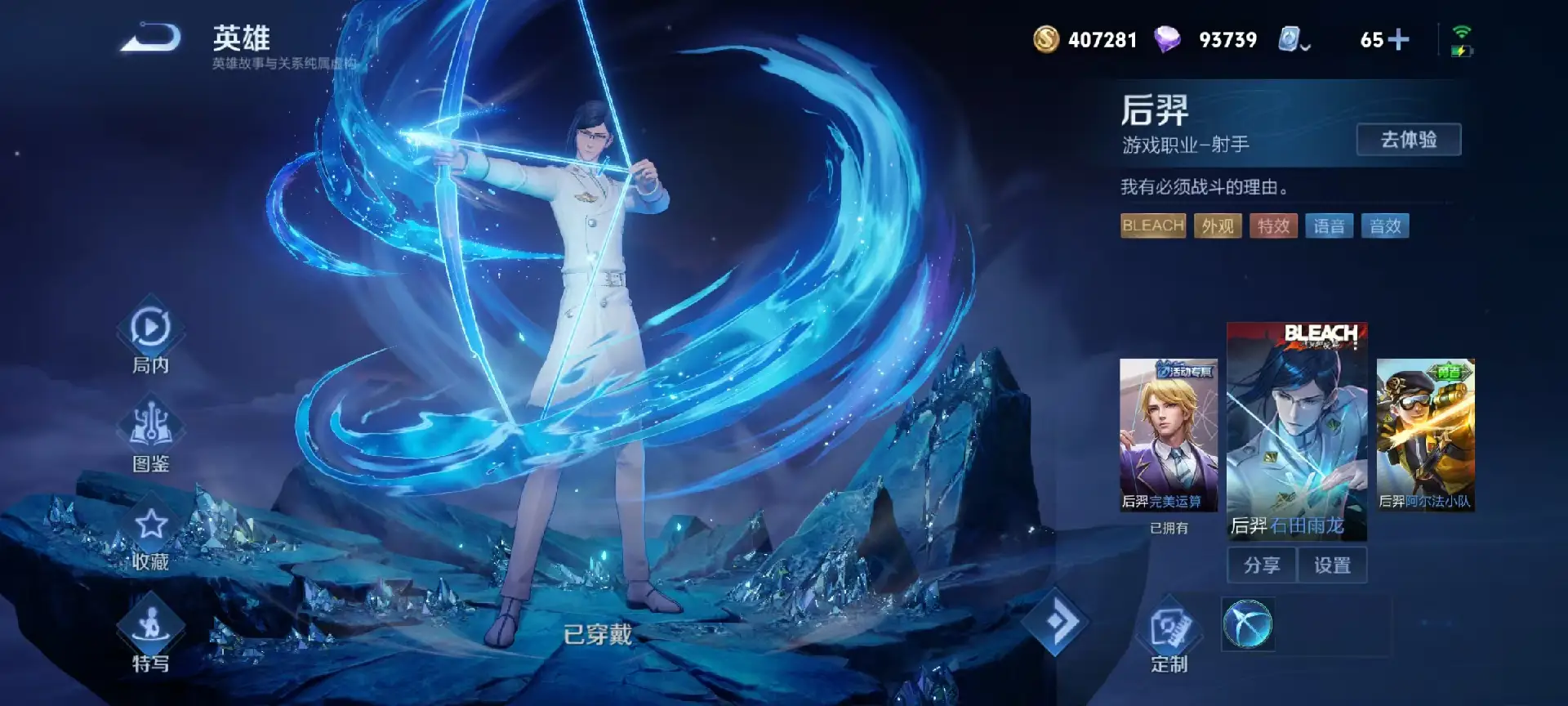This screenshot has height=706, width=1568.
Task: Tap the 语音 voice tag
Action: point(1329,226)
